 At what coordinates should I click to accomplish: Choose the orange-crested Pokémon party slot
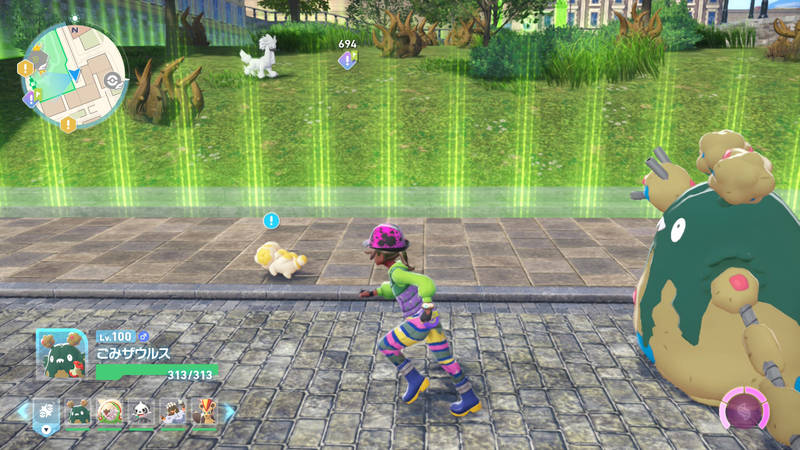tap(203, 411)
